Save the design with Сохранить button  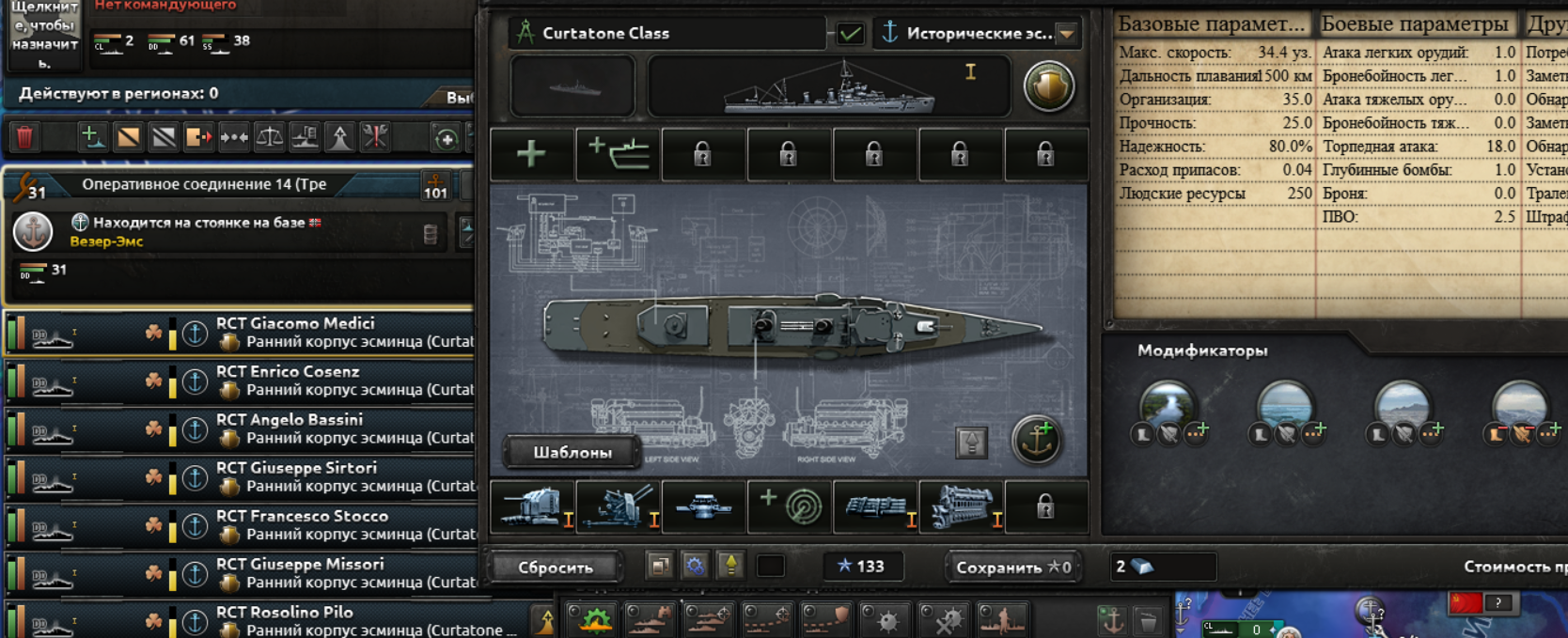pos(1012,567)
